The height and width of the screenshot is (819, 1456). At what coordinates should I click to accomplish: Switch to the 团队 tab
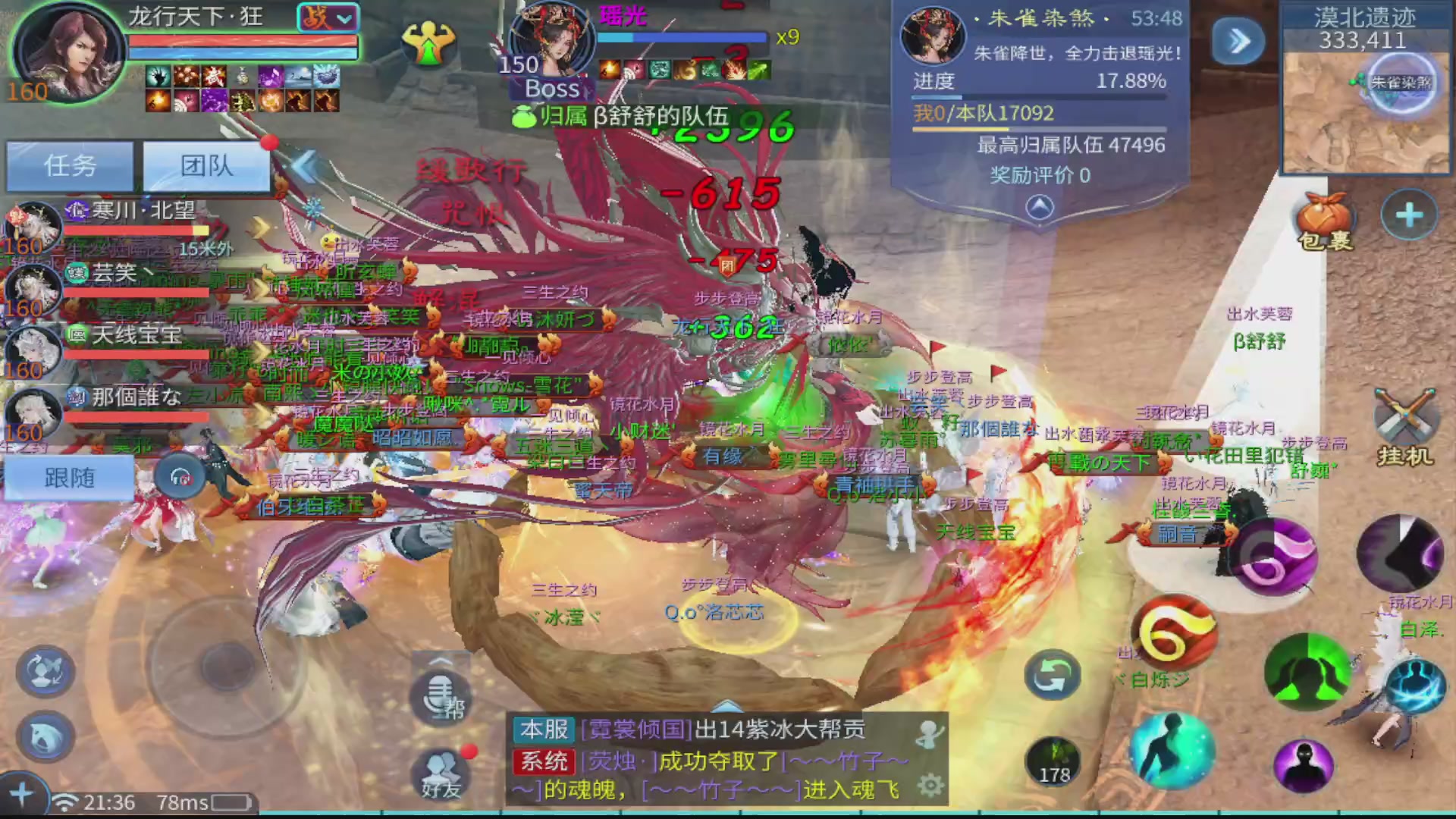click(207, 166)
